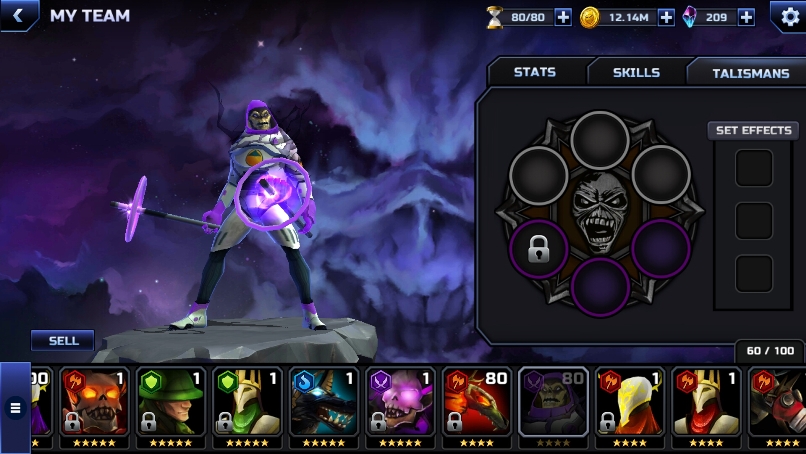The image size is (806, 454).
Task: Select the white-hooded red character card
Action: point(628,403)
